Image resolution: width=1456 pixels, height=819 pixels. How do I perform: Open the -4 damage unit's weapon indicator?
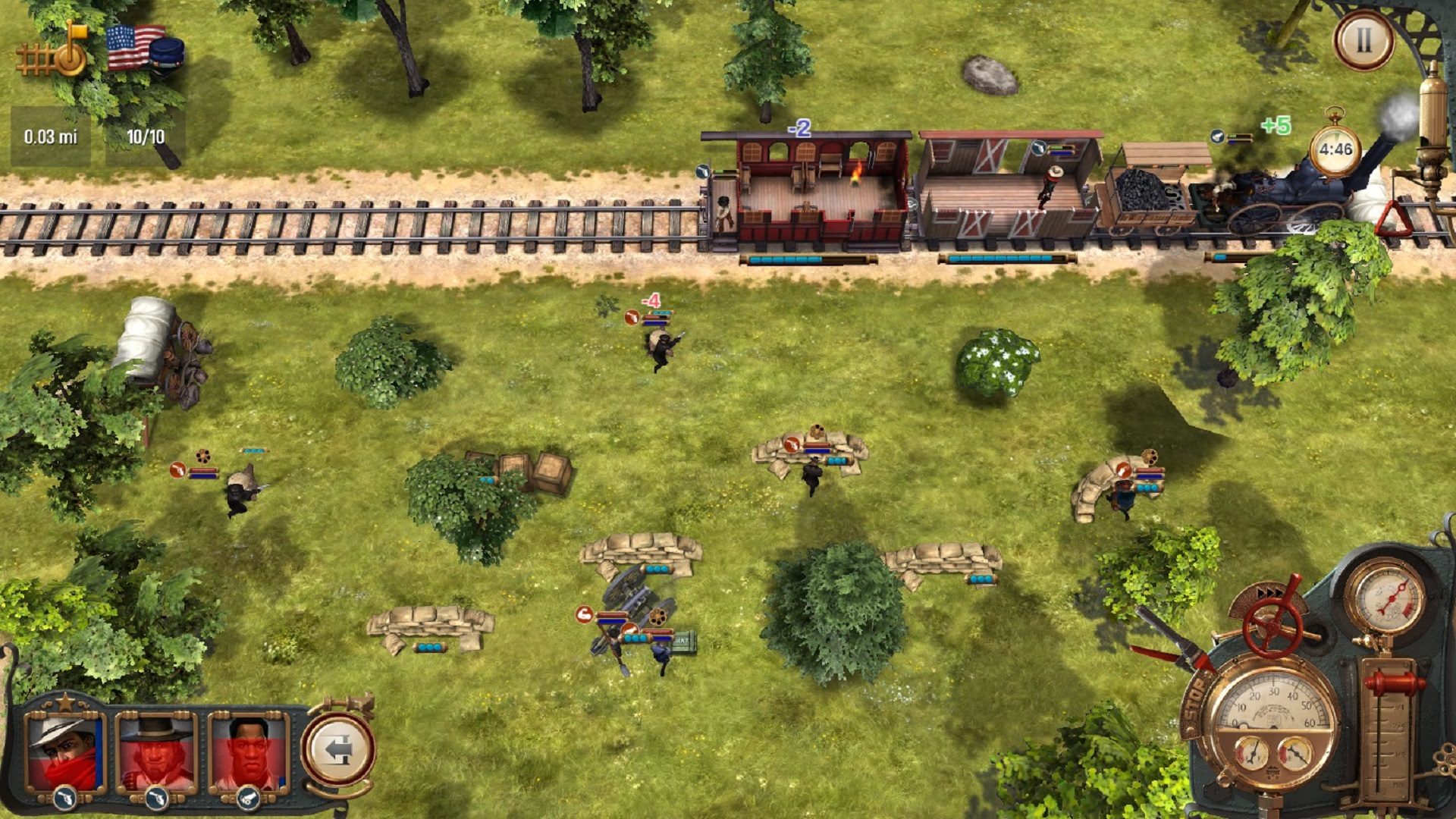632,318
